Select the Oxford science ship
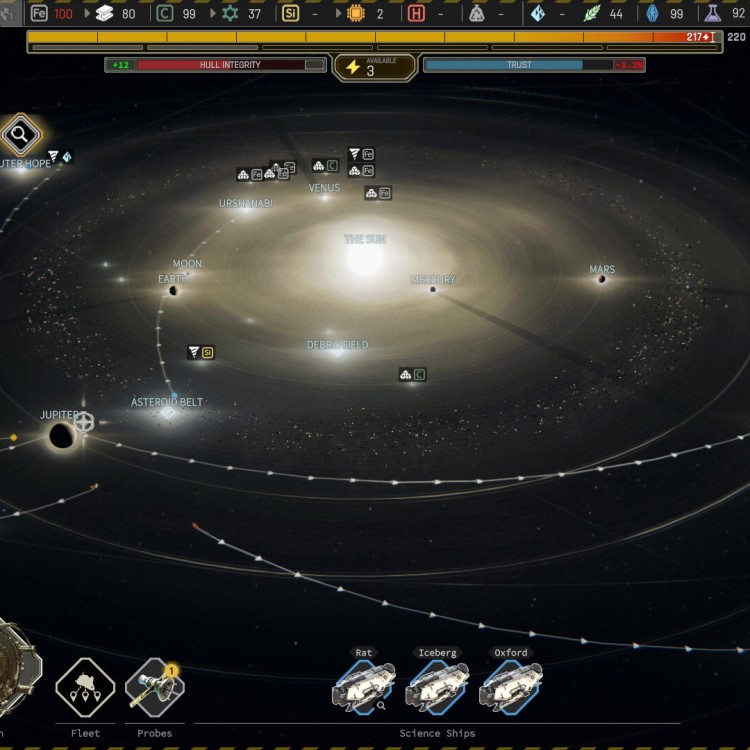Viewport: 750px width, 750px height. [511, 686]
